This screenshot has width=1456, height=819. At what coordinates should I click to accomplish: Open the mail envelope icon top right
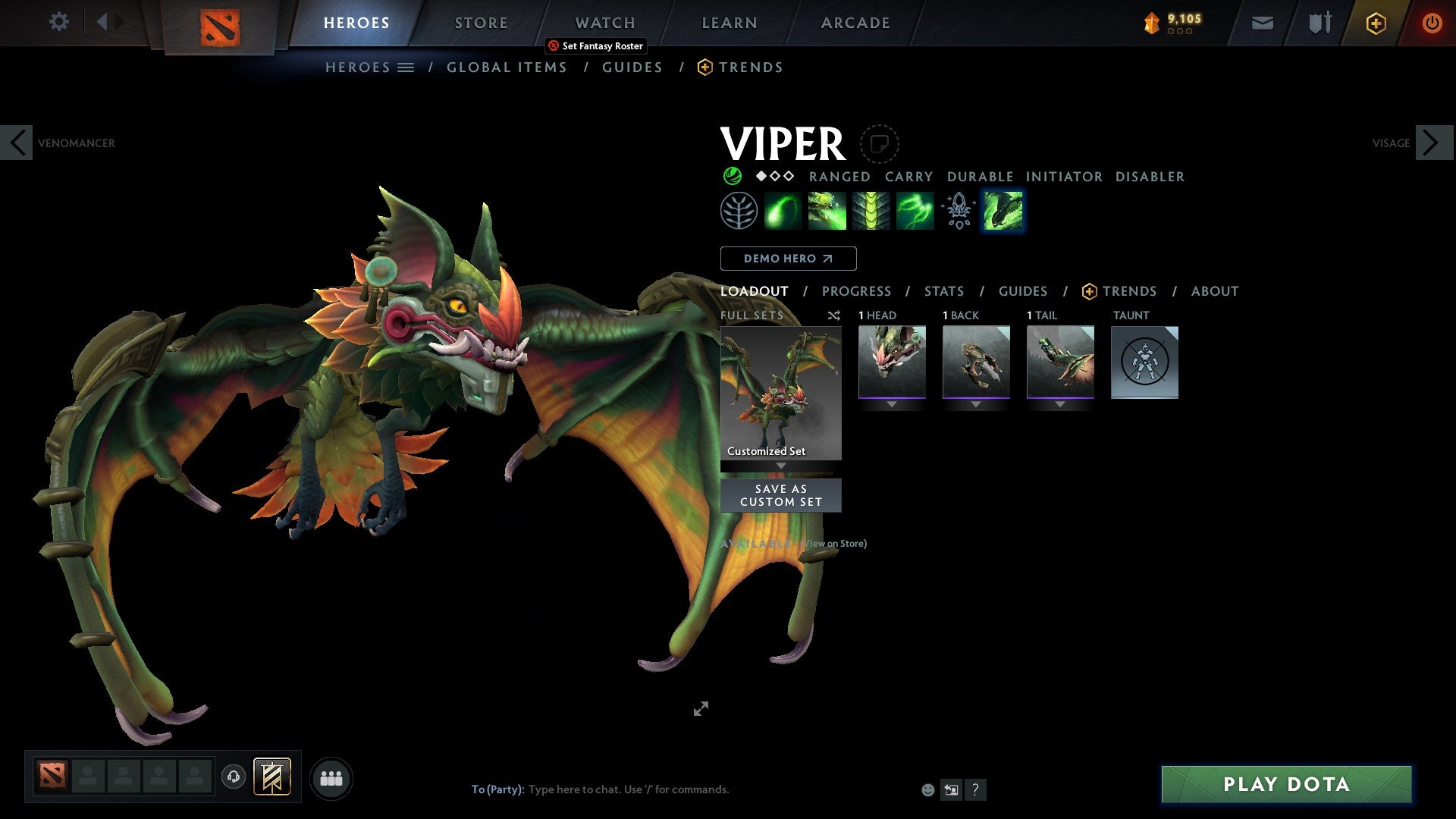click(1262, 23)
